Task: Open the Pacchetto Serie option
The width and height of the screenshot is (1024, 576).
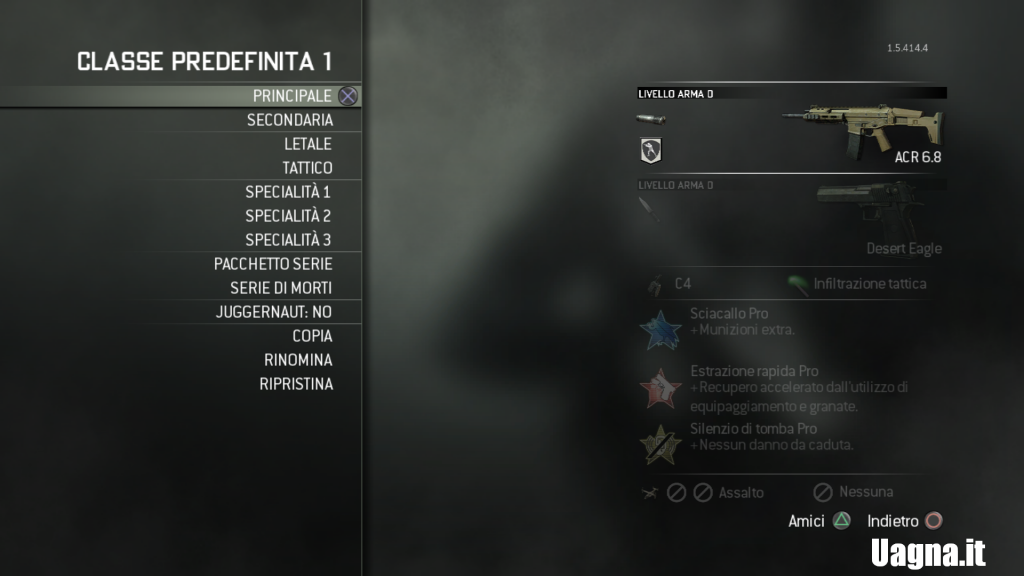Action: [x=273, y=264]
